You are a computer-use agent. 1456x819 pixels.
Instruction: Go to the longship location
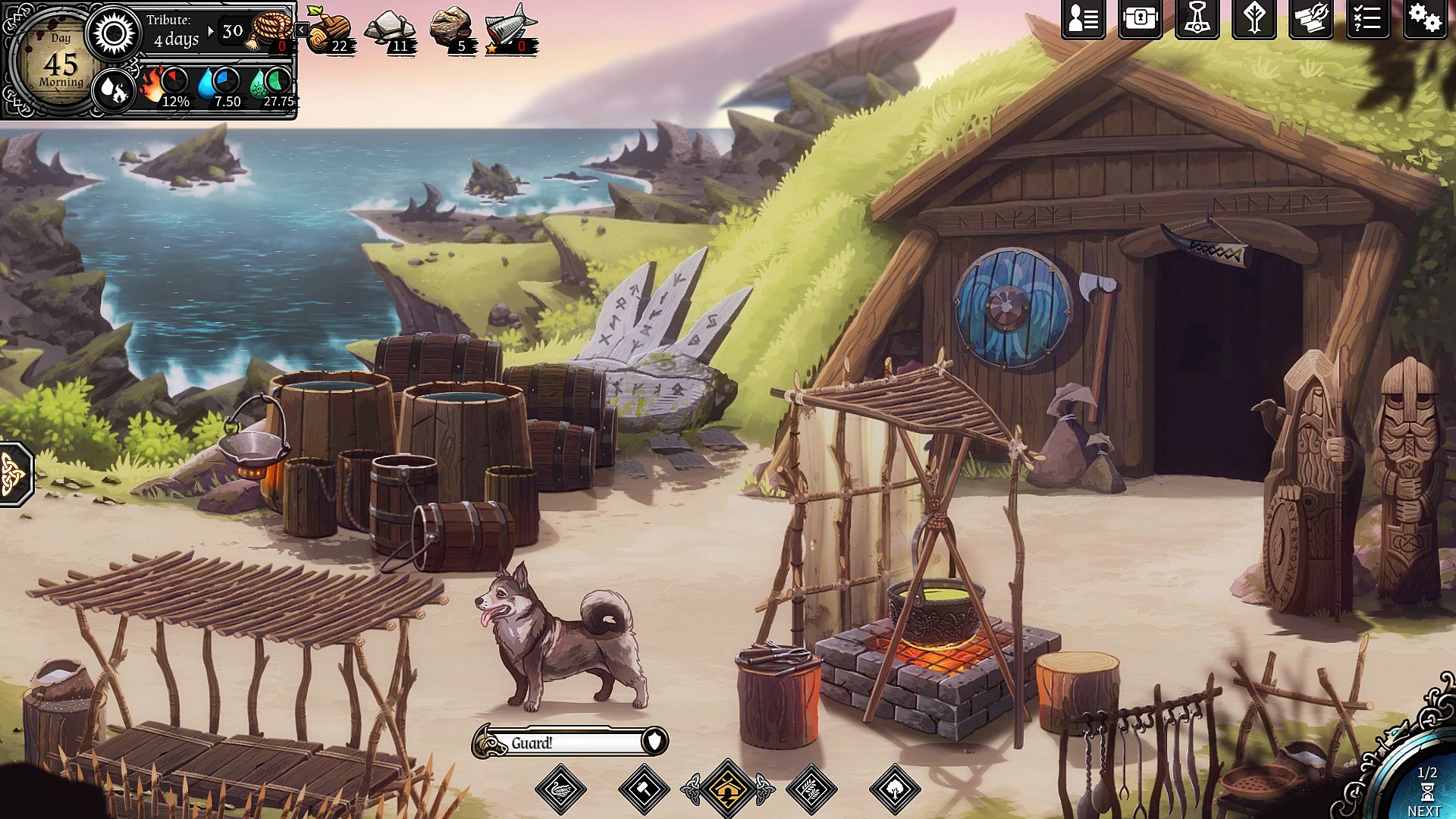[x=560, y=789]
